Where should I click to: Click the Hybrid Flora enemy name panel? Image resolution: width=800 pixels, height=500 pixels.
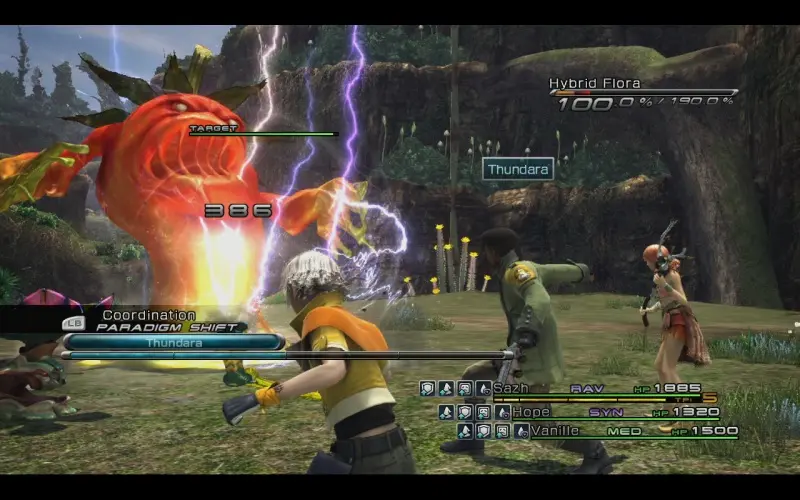click(644, 93)
